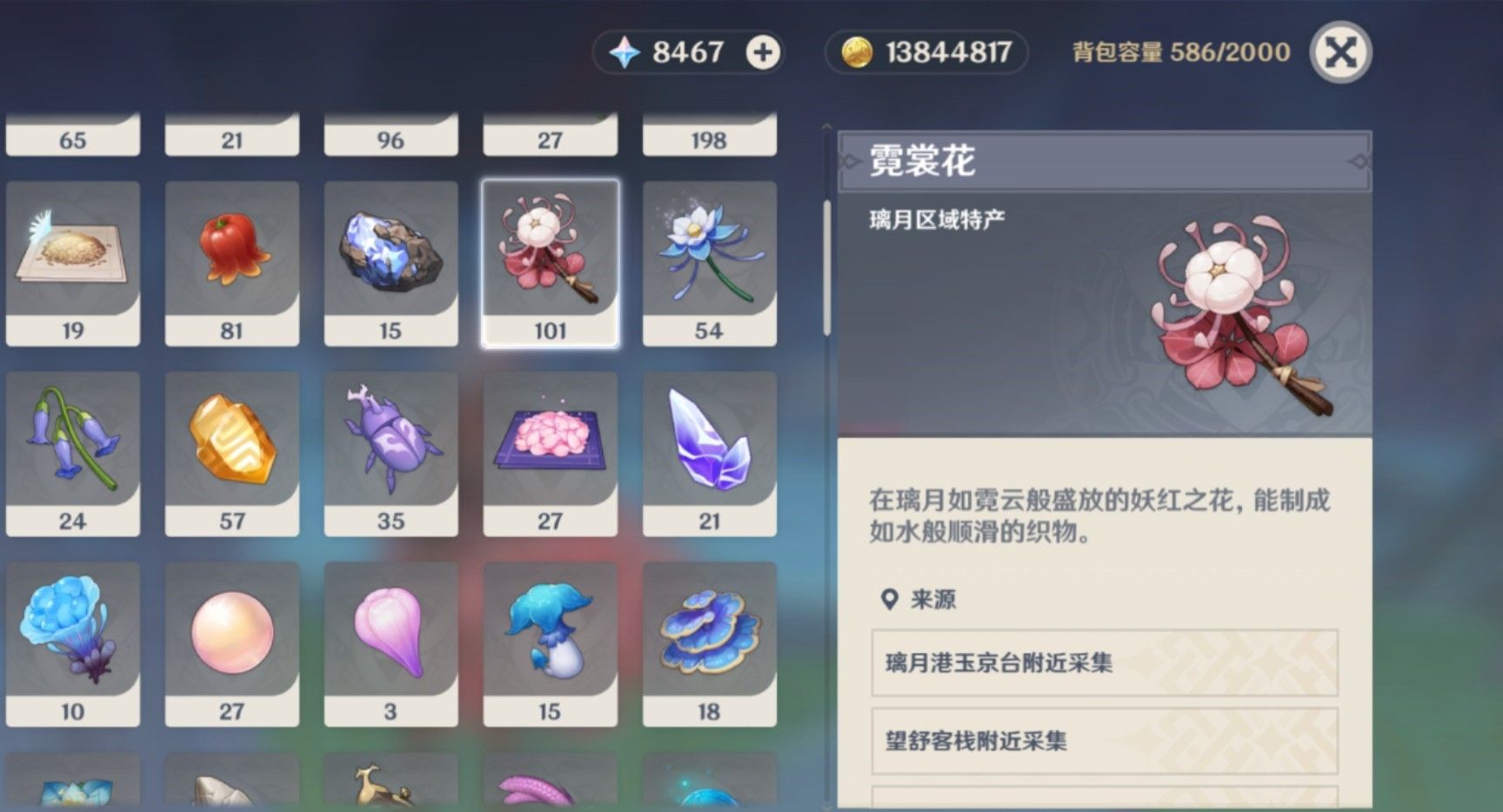Select the highlighted Silk Flower stack of 101

coord(550,256)
